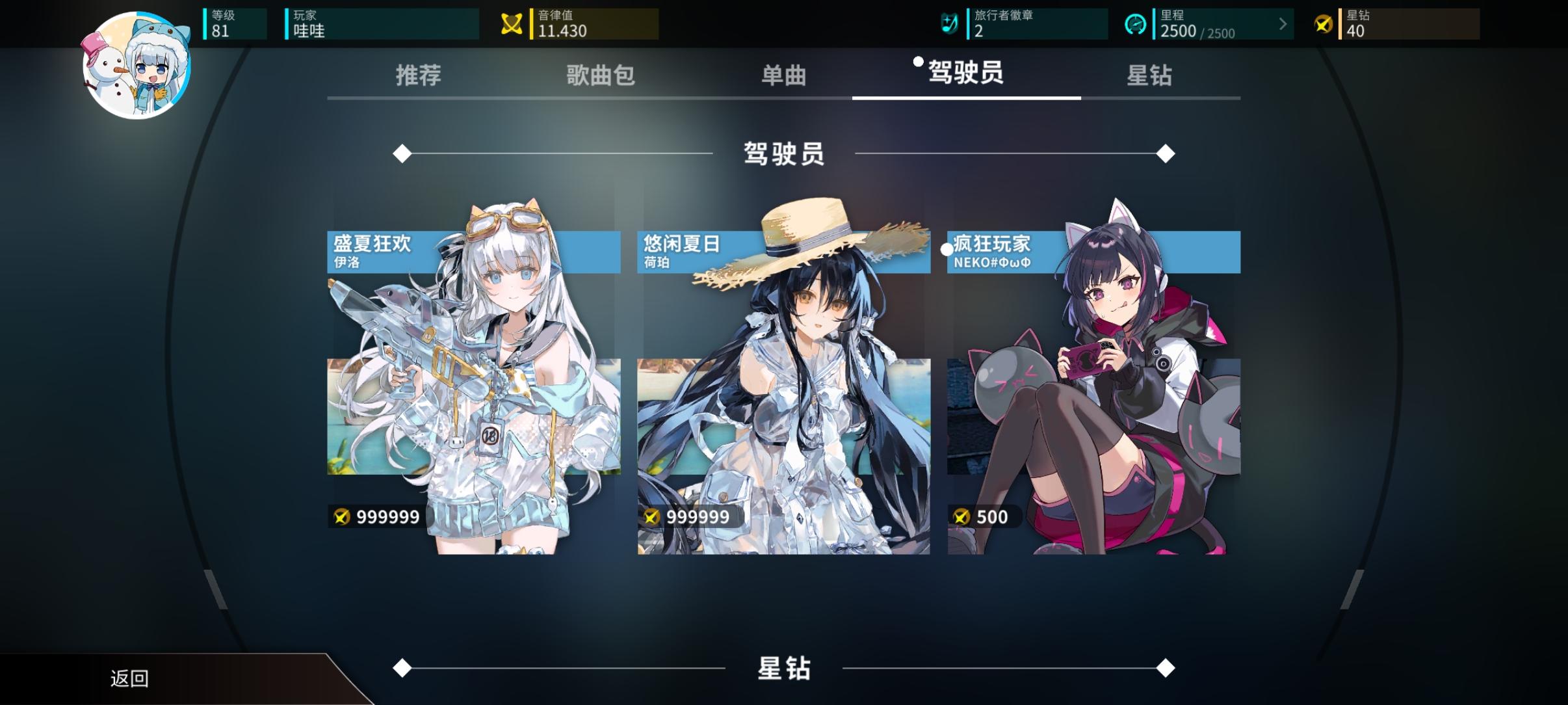Click the coin icon on the 盛夏狂欢 price tag

341,517
